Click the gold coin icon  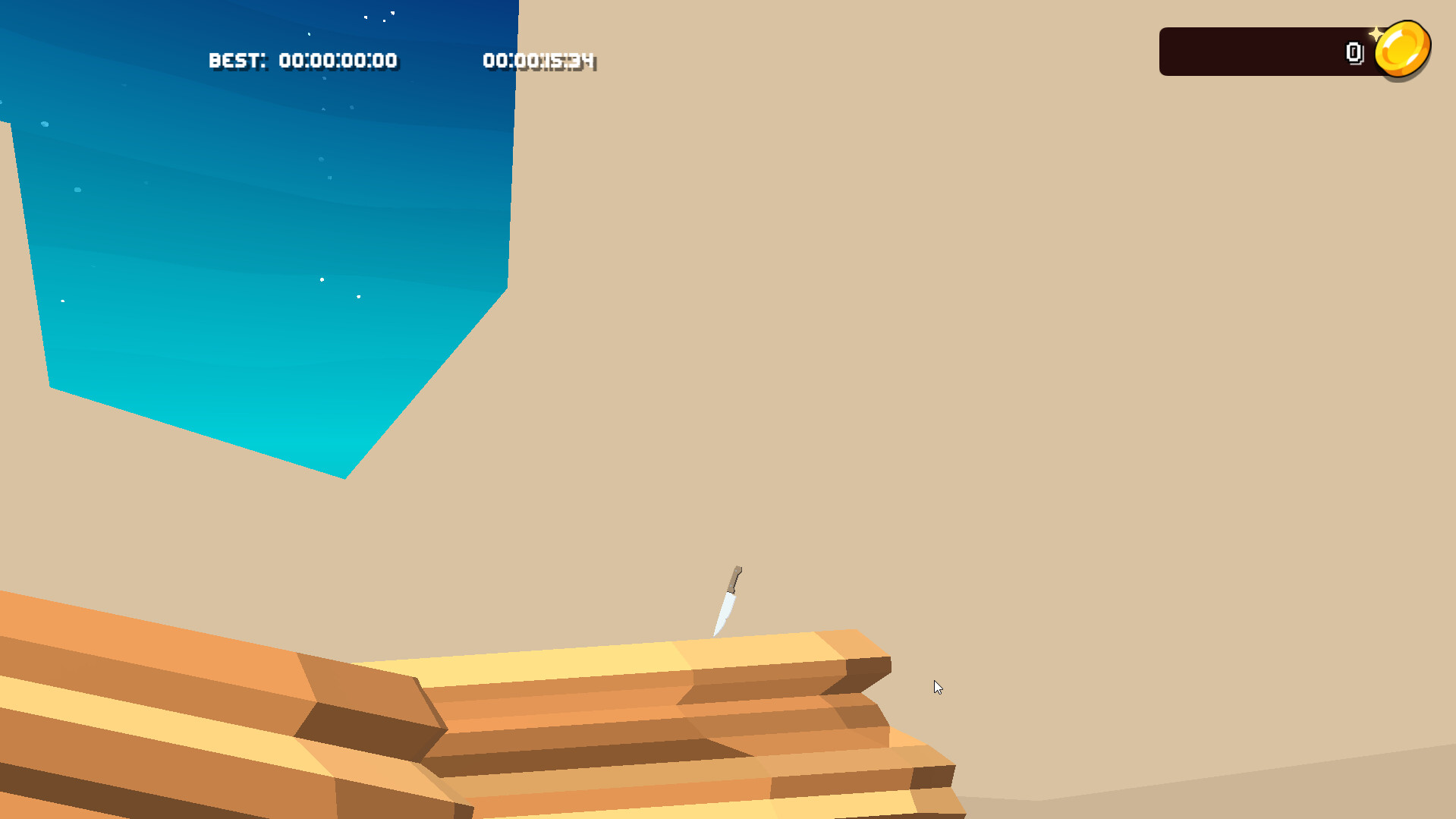[1403, 47]
